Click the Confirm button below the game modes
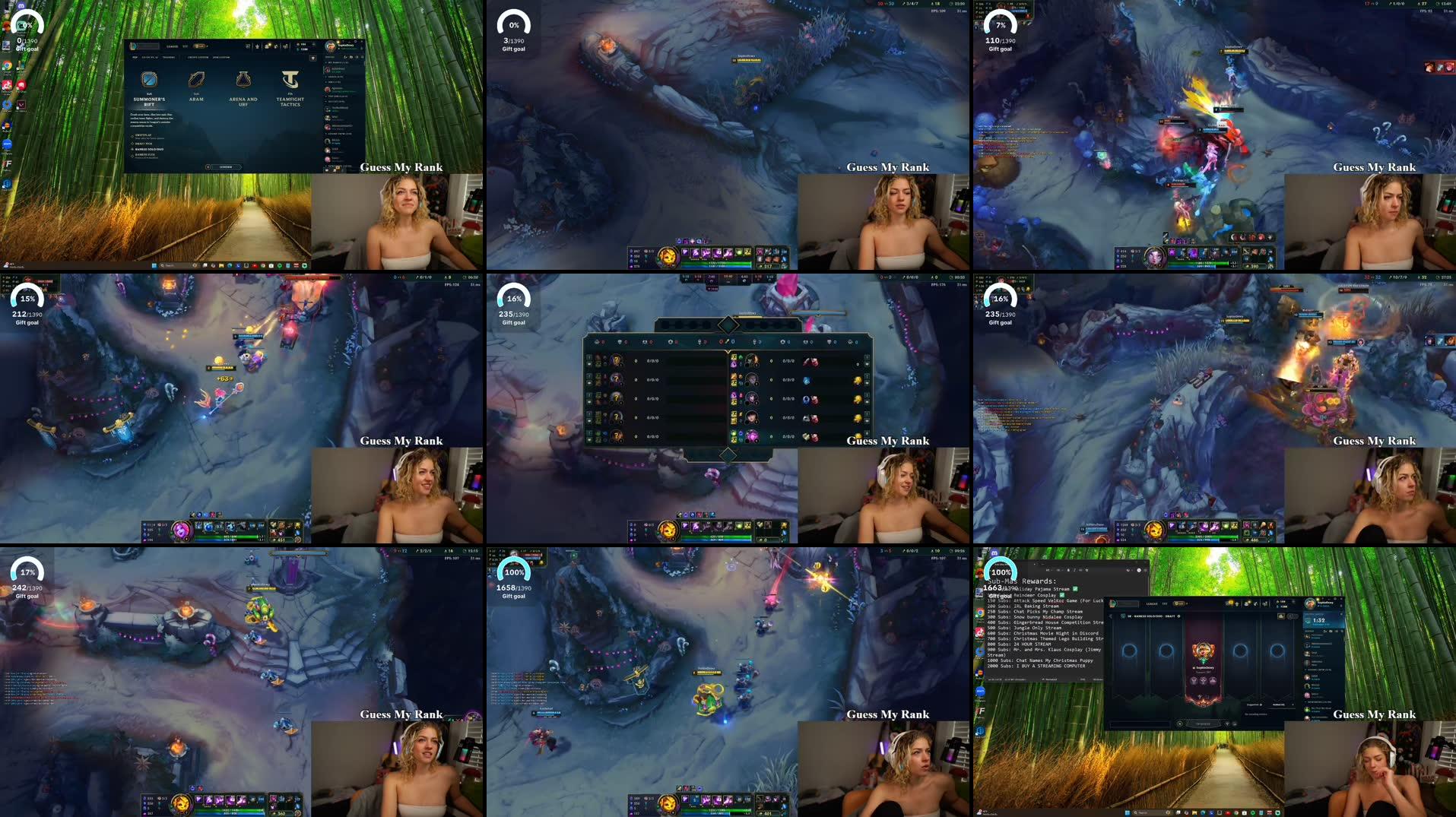The image size is (1456, 817). click(226, 166)
